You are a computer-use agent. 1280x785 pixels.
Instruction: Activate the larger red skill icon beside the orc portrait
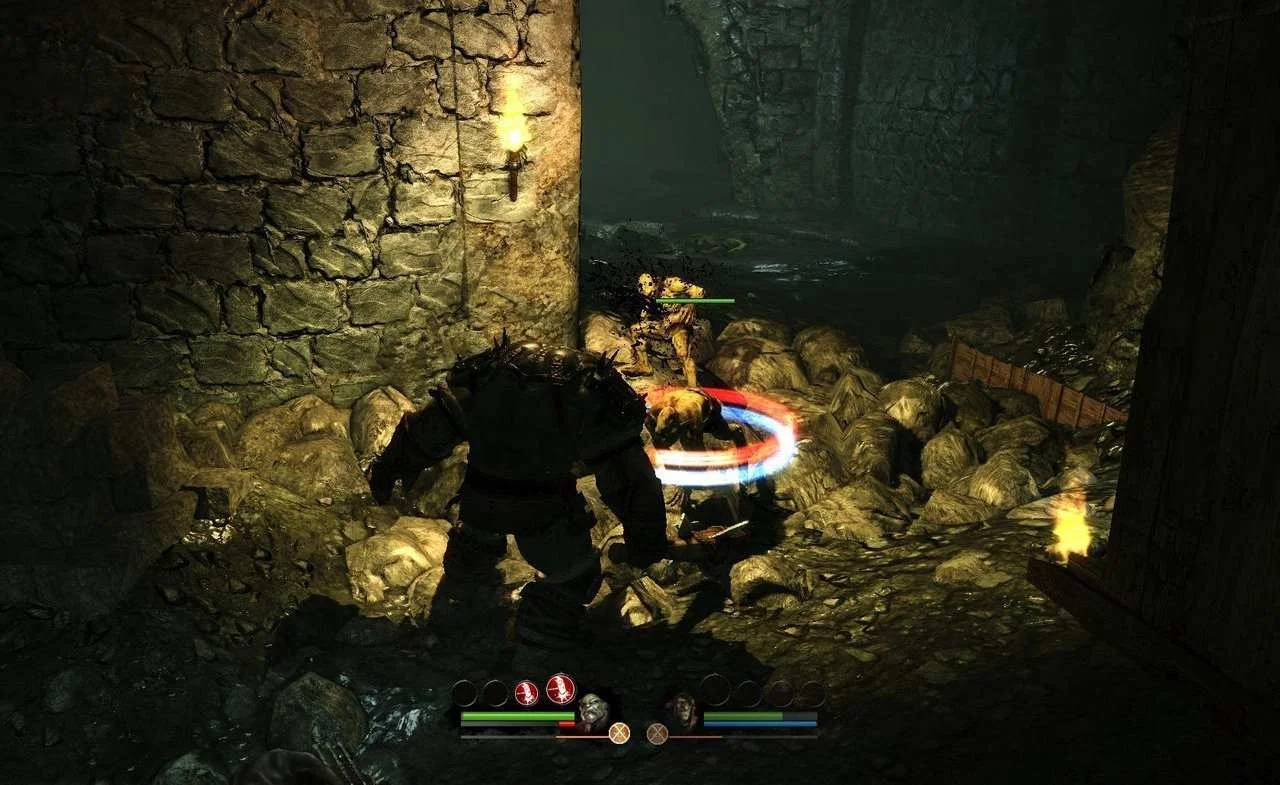tap(560, 688)
